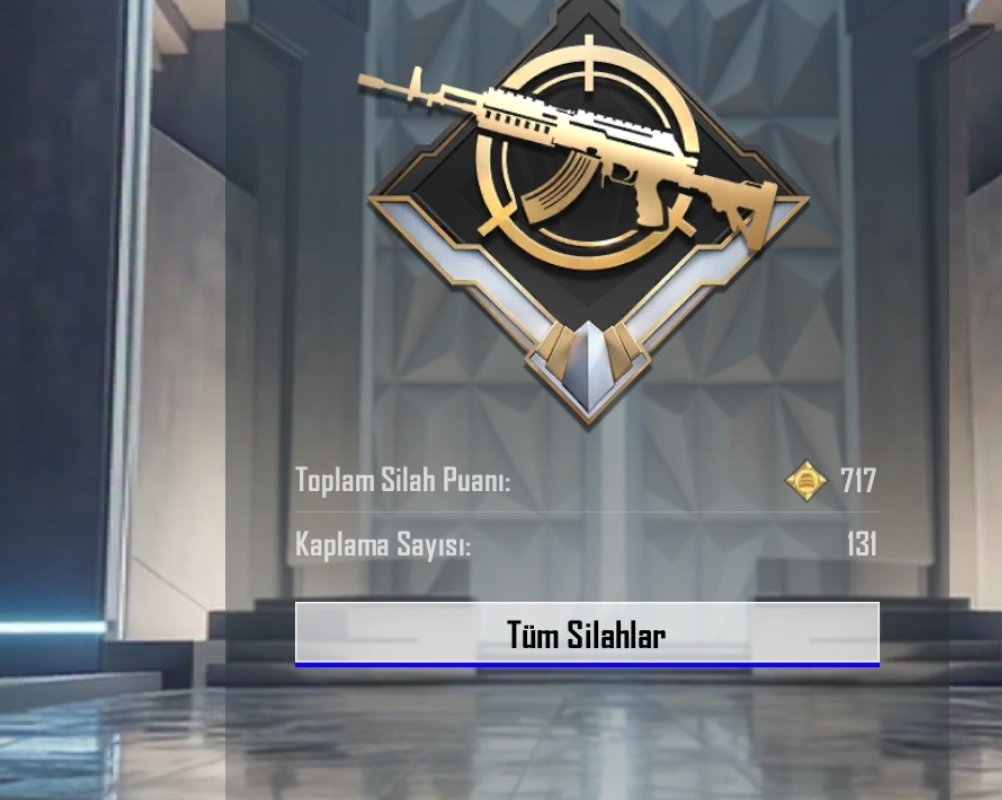Image resolution: width=1002 pixels, height=800 pixels.
Task: Open the Tüm Silahlar button
Action: [x=587, y=634]
